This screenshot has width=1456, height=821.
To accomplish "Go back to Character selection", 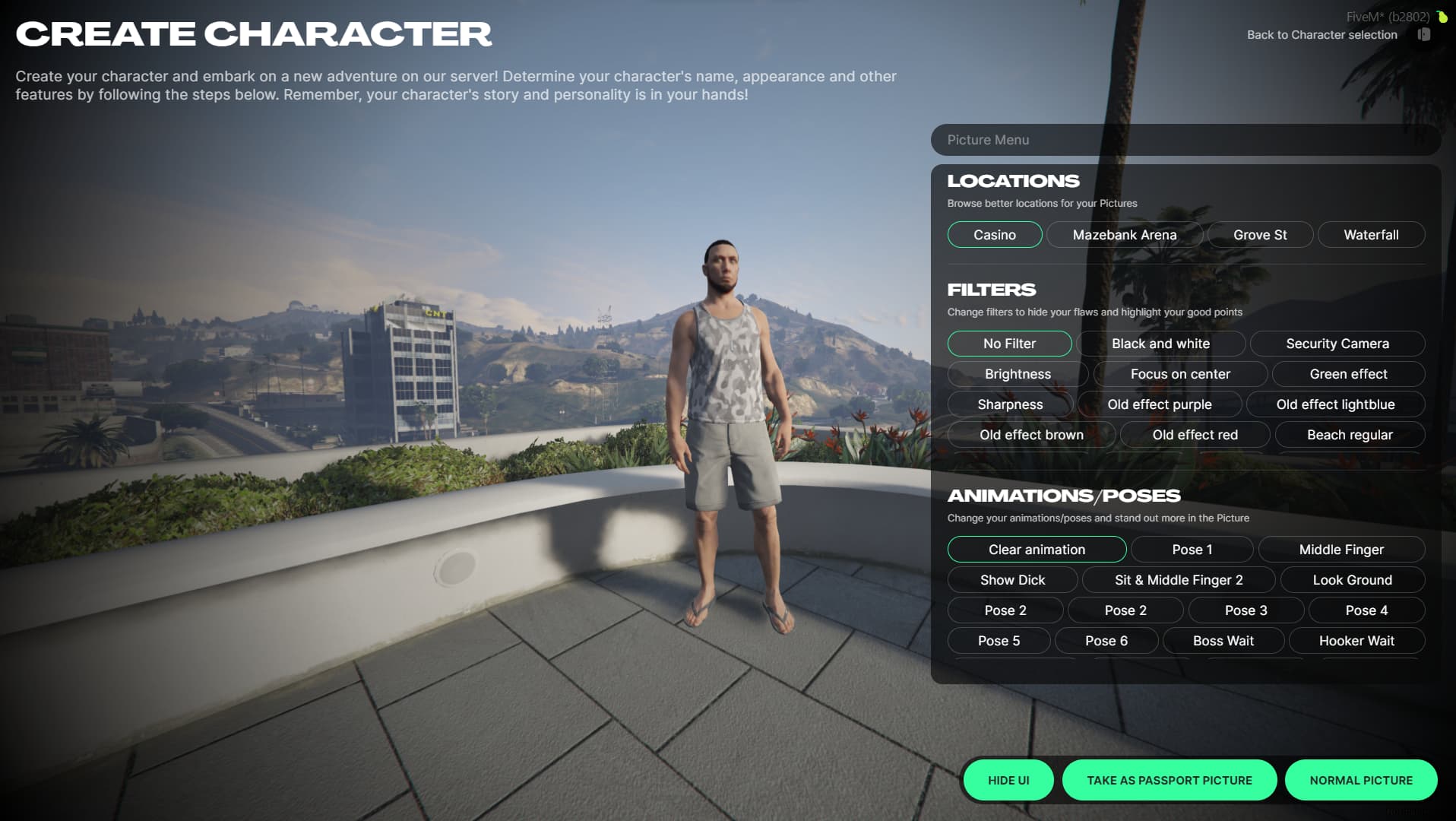I will (1321, 35).
